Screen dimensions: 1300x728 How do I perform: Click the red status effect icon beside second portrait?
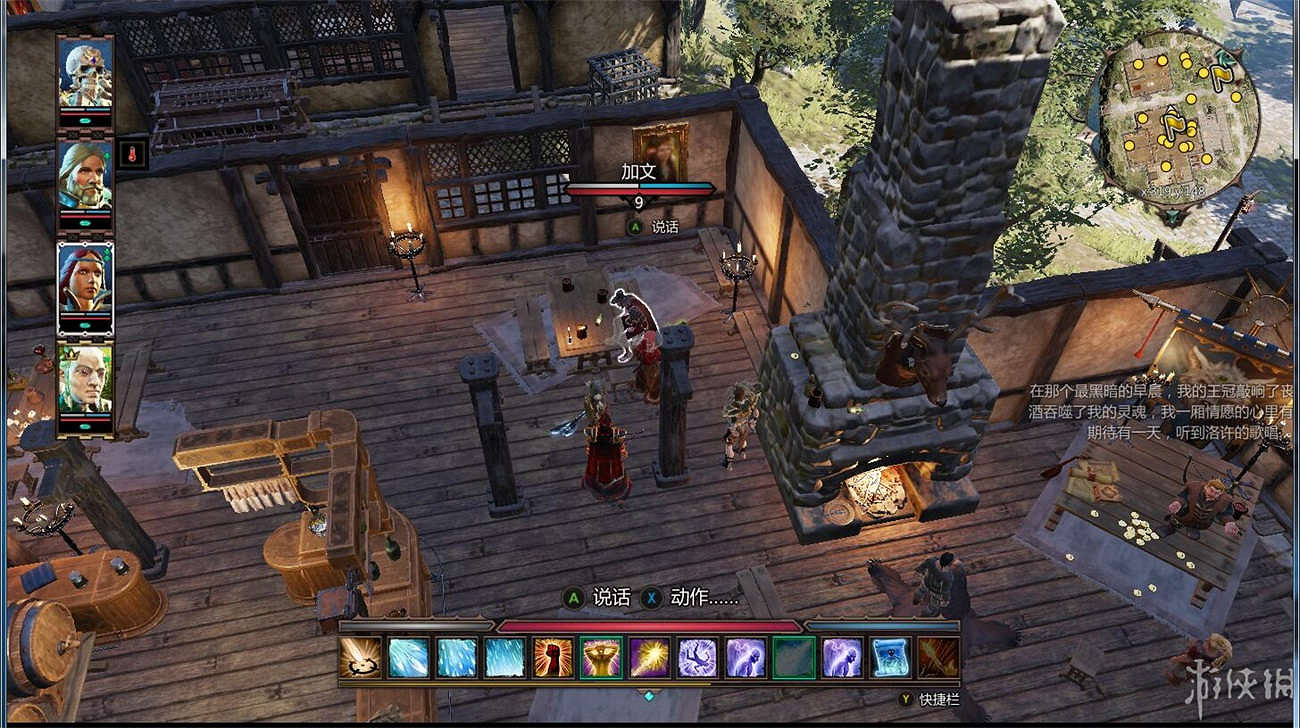coord(132,152)
